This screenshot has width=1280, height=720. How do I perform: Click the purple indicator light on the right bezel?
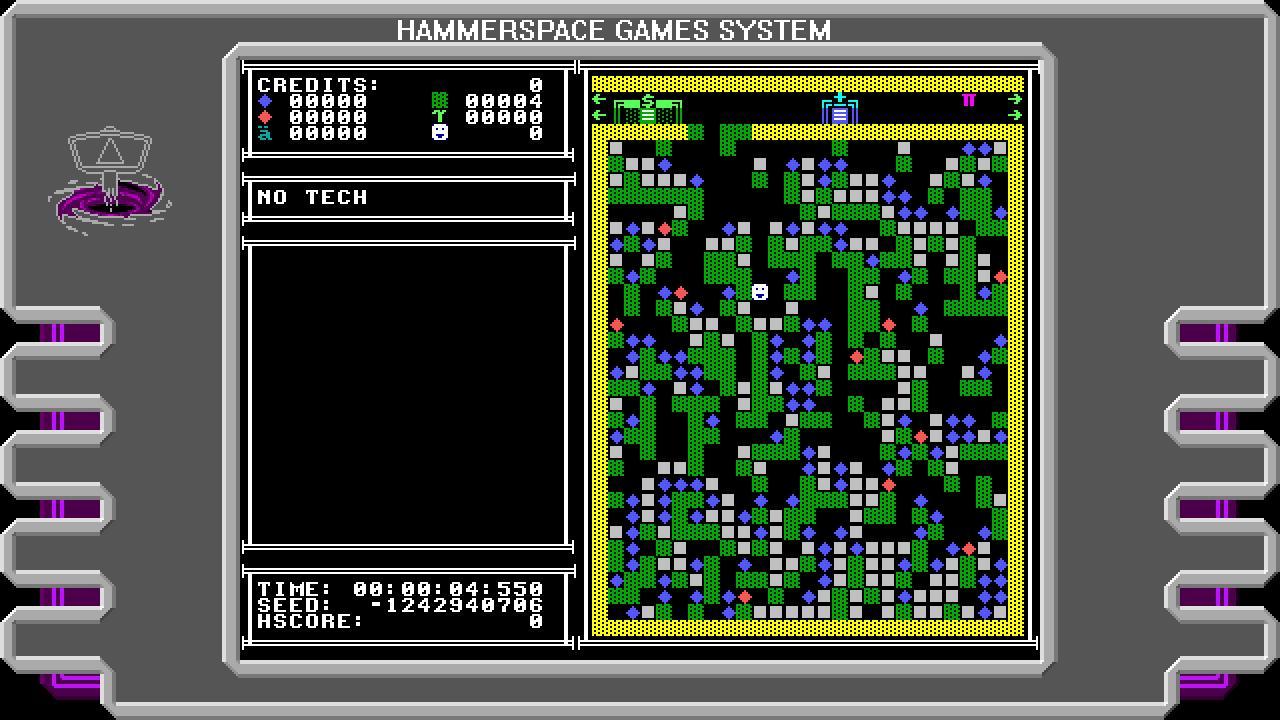1208,330
